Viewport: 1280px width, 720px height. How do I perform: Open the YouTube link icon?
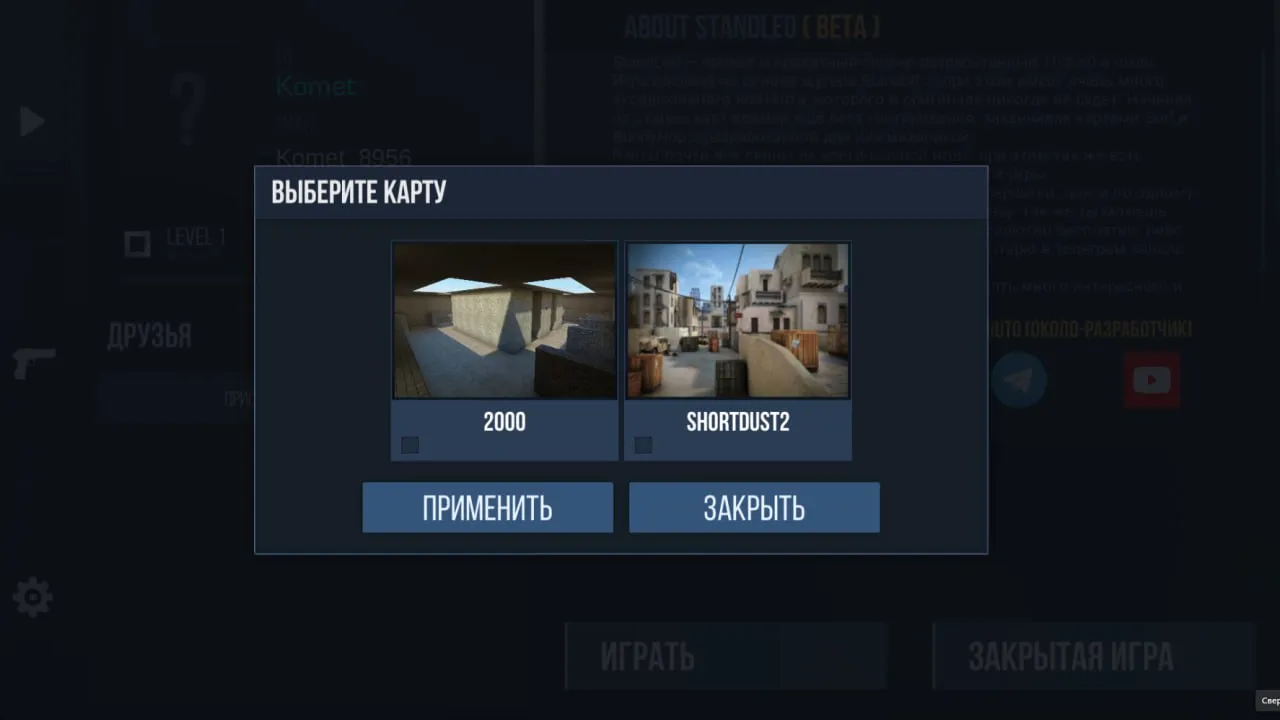pyautogui.click(x=1151, y=380)
